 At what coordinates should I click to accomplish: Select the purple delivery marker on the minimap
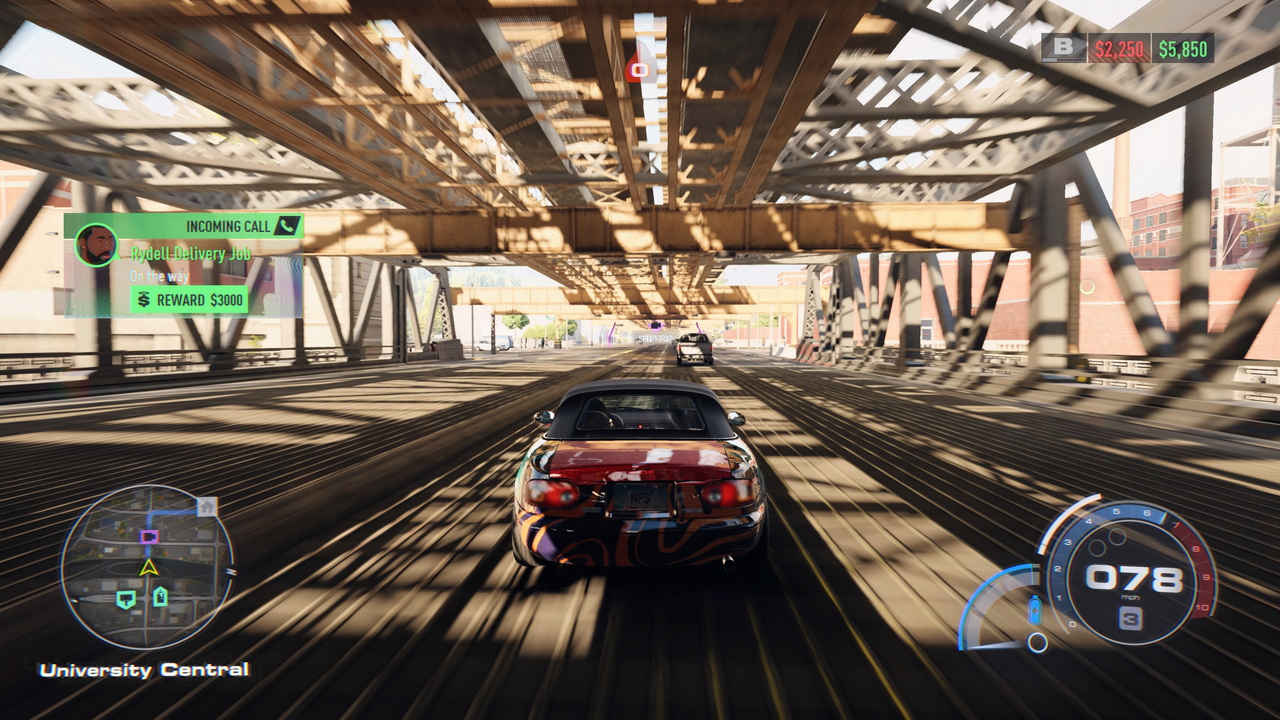point(149,537)
